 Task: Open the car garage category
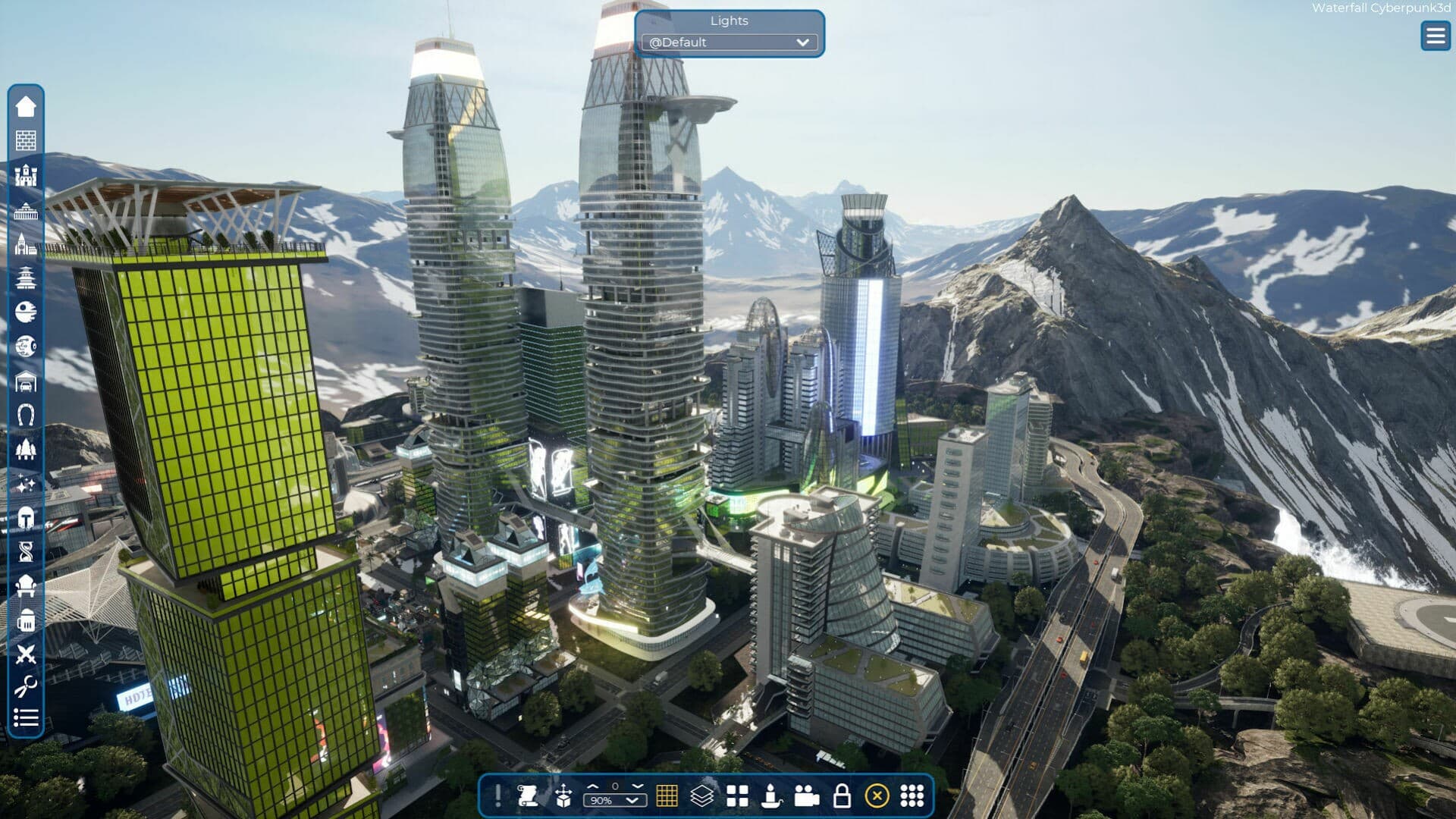click(26, 381)
